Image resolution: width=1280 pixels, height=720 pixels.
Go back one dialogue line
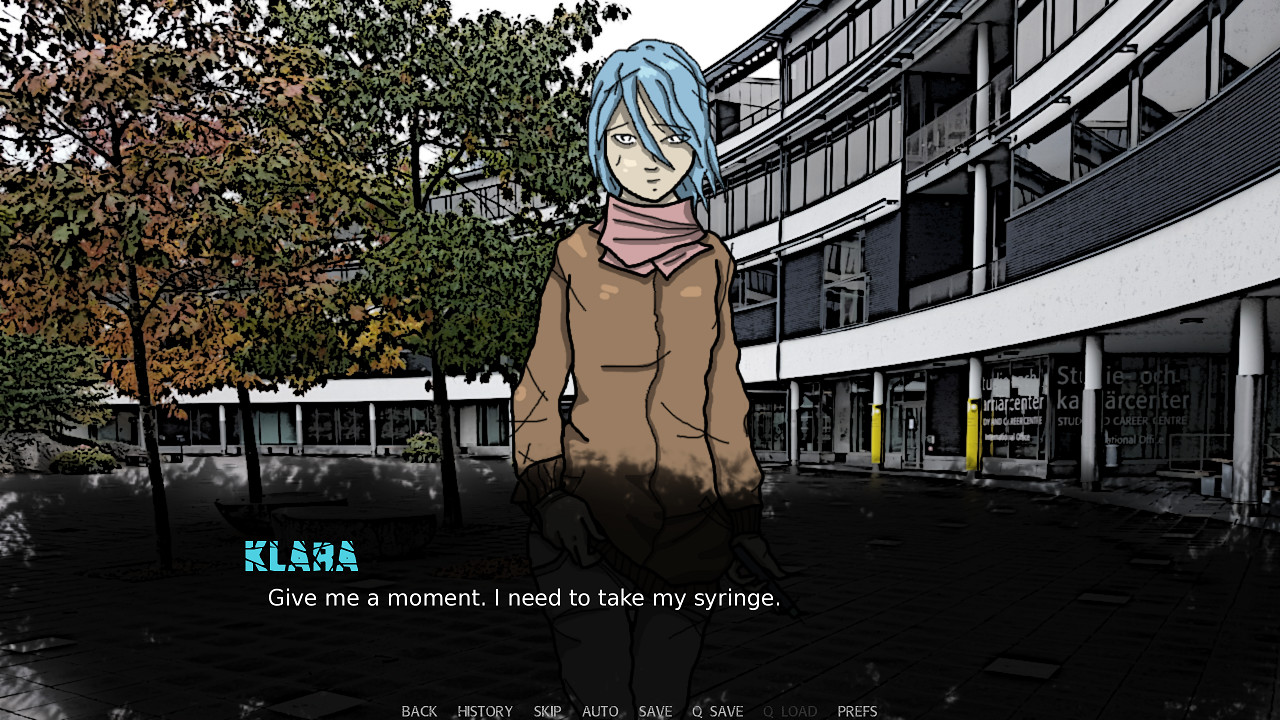point(419,711)
